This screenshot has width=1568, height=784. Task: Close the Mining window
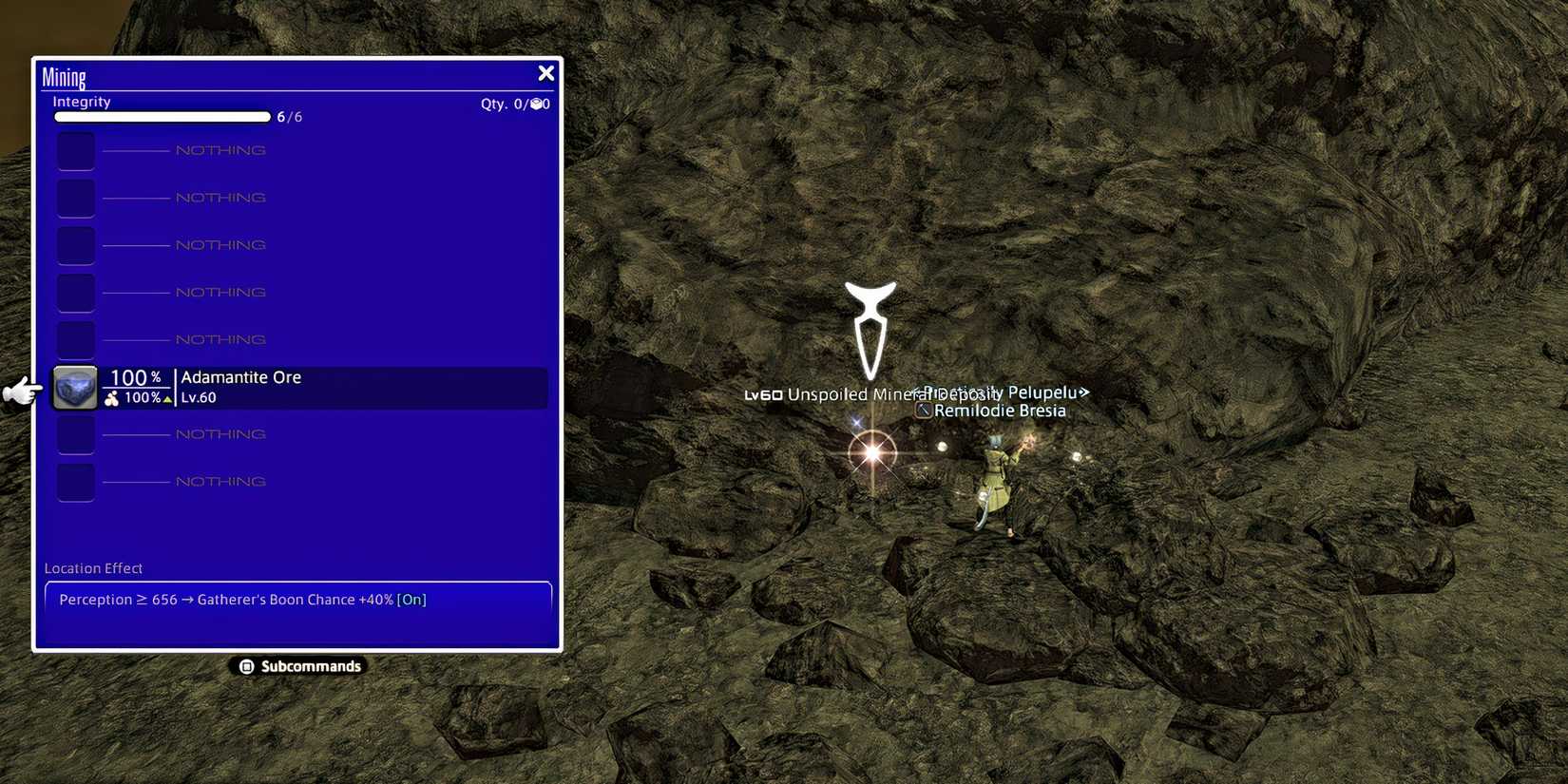(x=545, y=72)
